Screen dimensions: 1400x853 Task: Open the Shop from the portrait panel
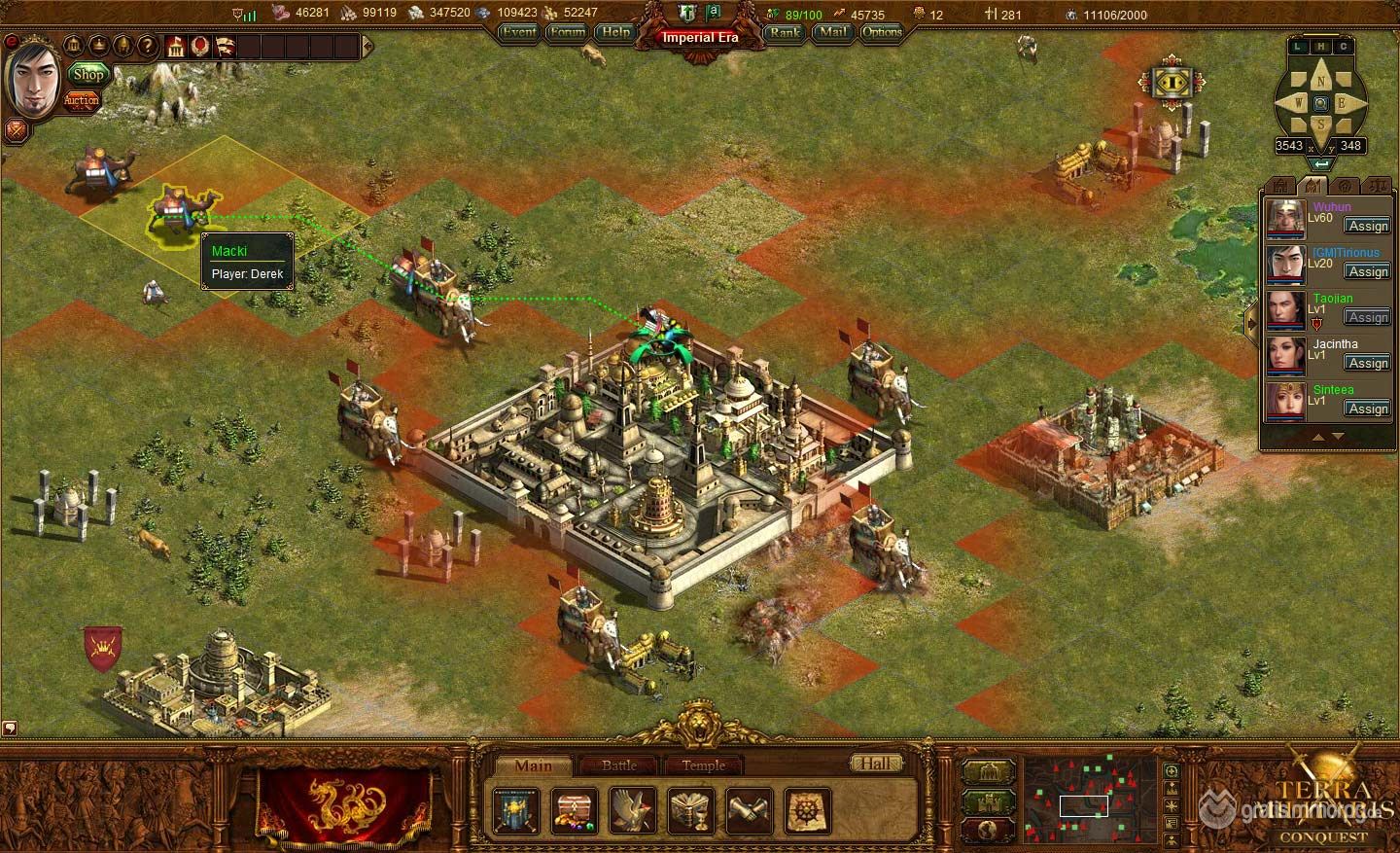(87, 75)
